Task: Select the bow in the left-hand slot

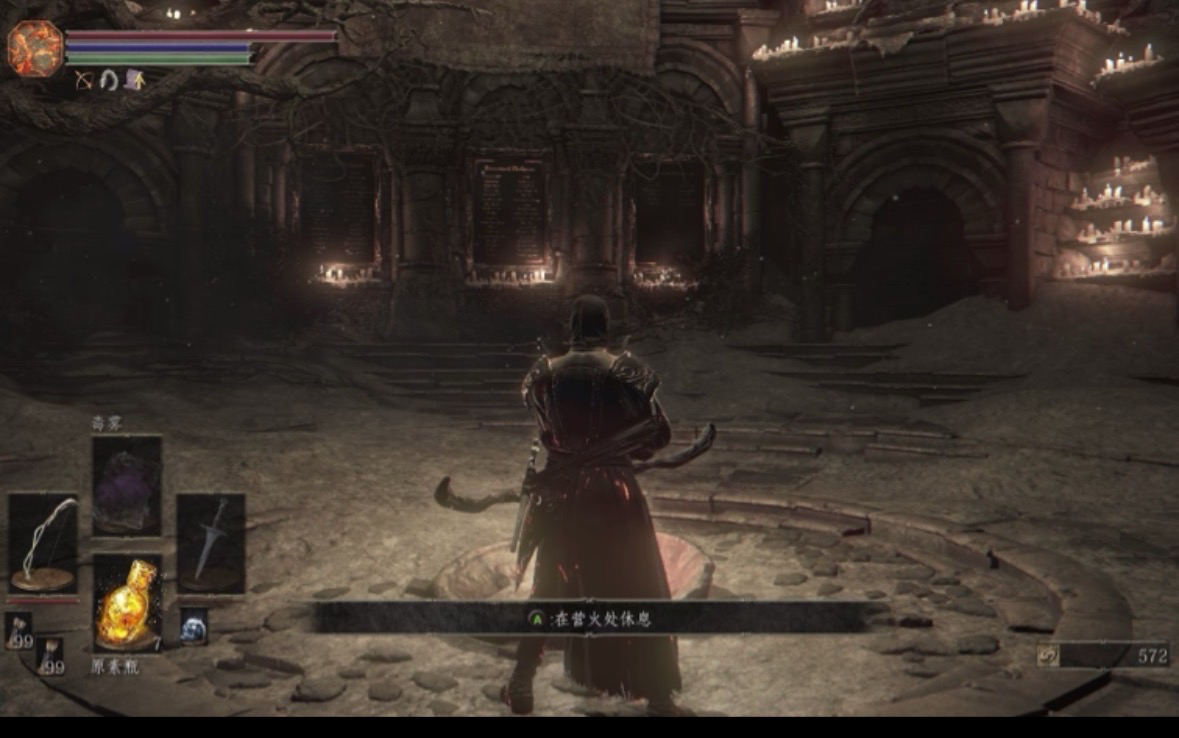Action: coord(43,545)
